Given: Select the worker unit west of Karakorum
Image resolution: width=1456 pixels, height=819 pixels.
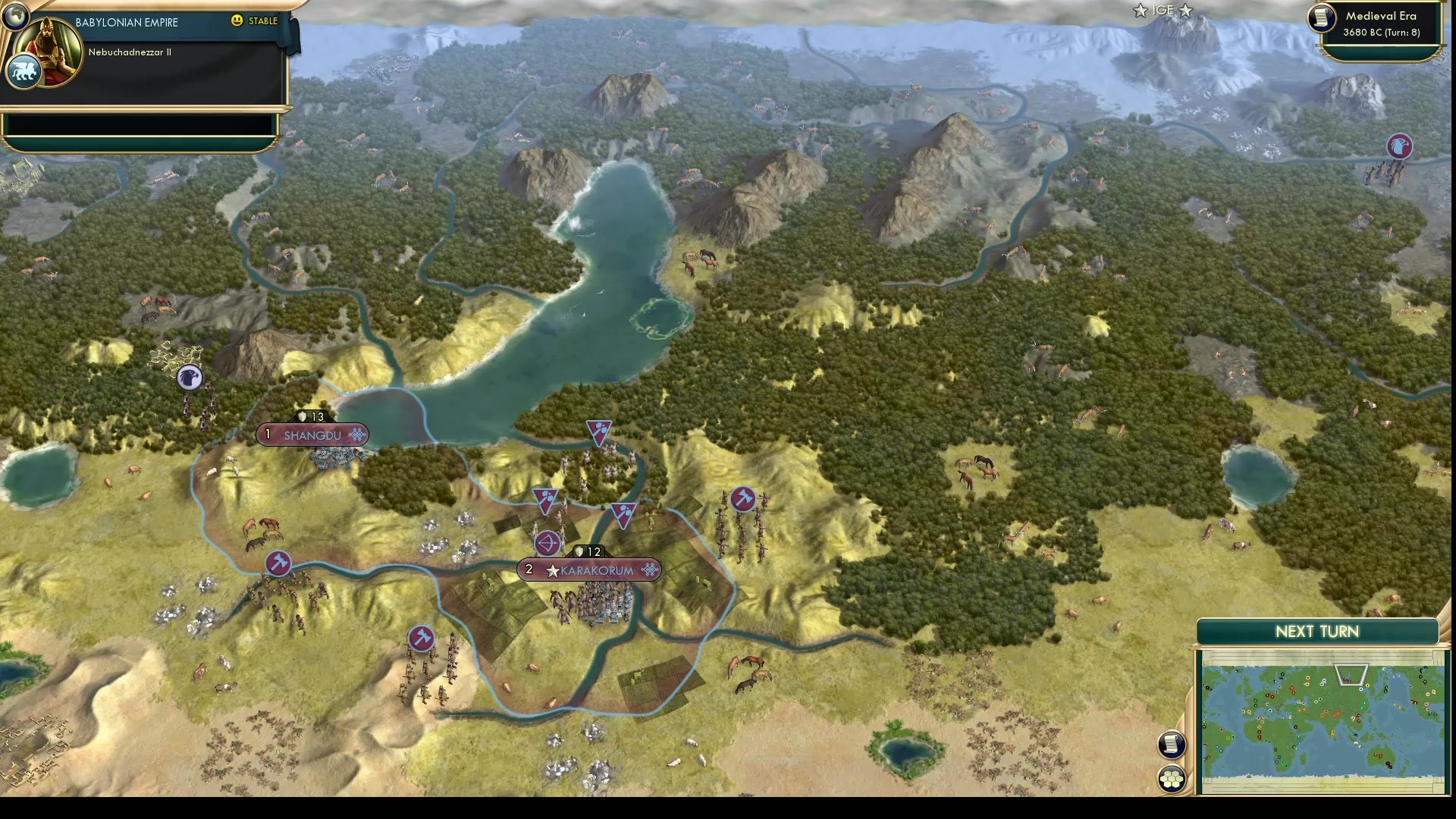Looking at the screenshot, I should pyautogui.click(x=278, y=564).
